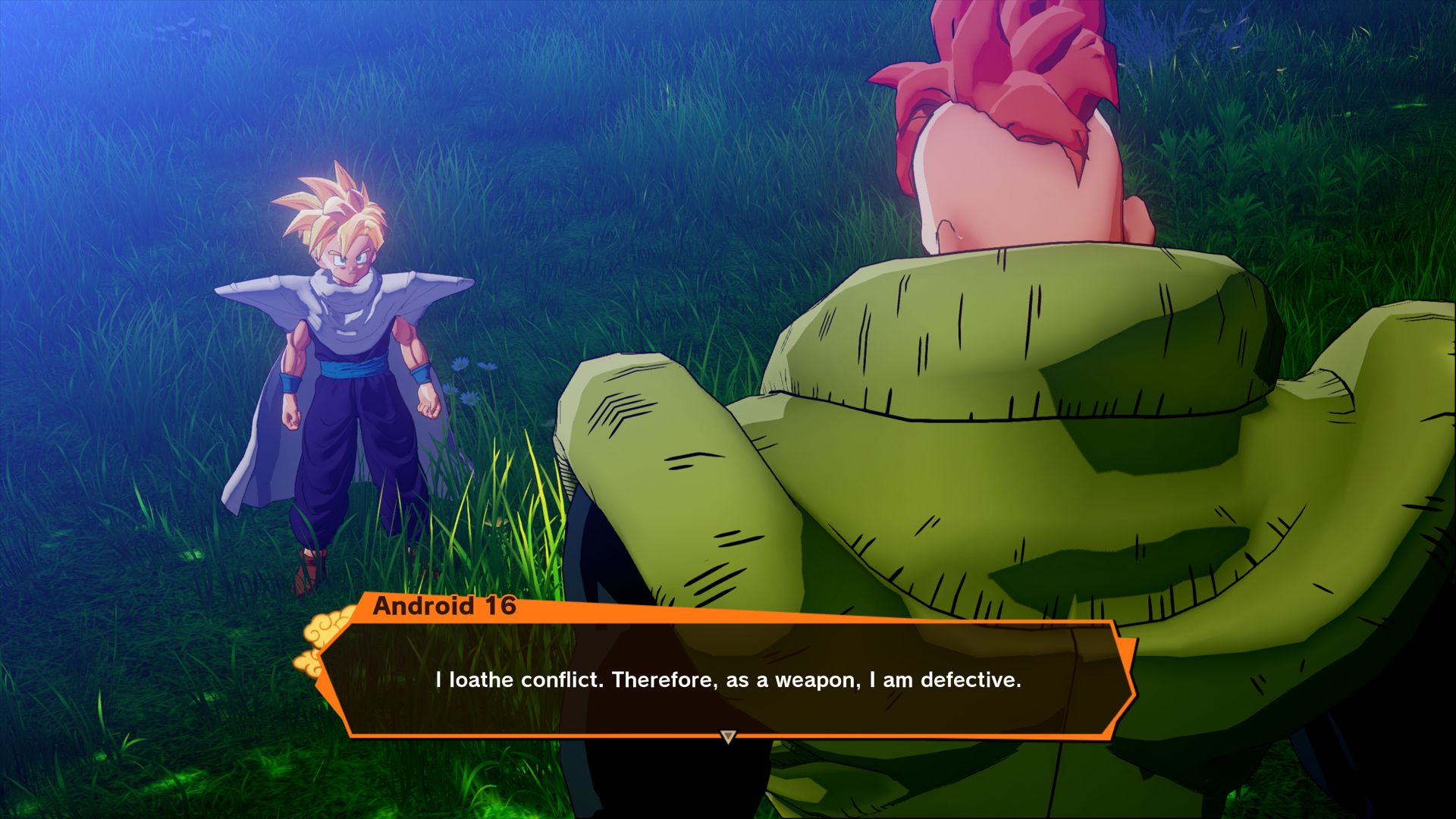
Task: Click Android 16's dialogue text box
Action: click(x=728, y=679)
